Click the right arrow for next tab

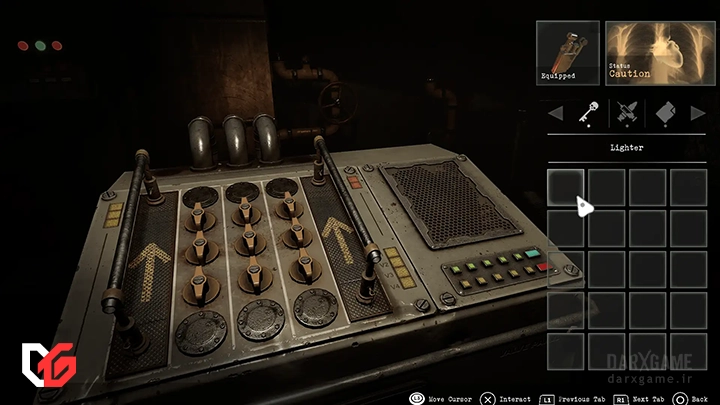click(698, 114)
